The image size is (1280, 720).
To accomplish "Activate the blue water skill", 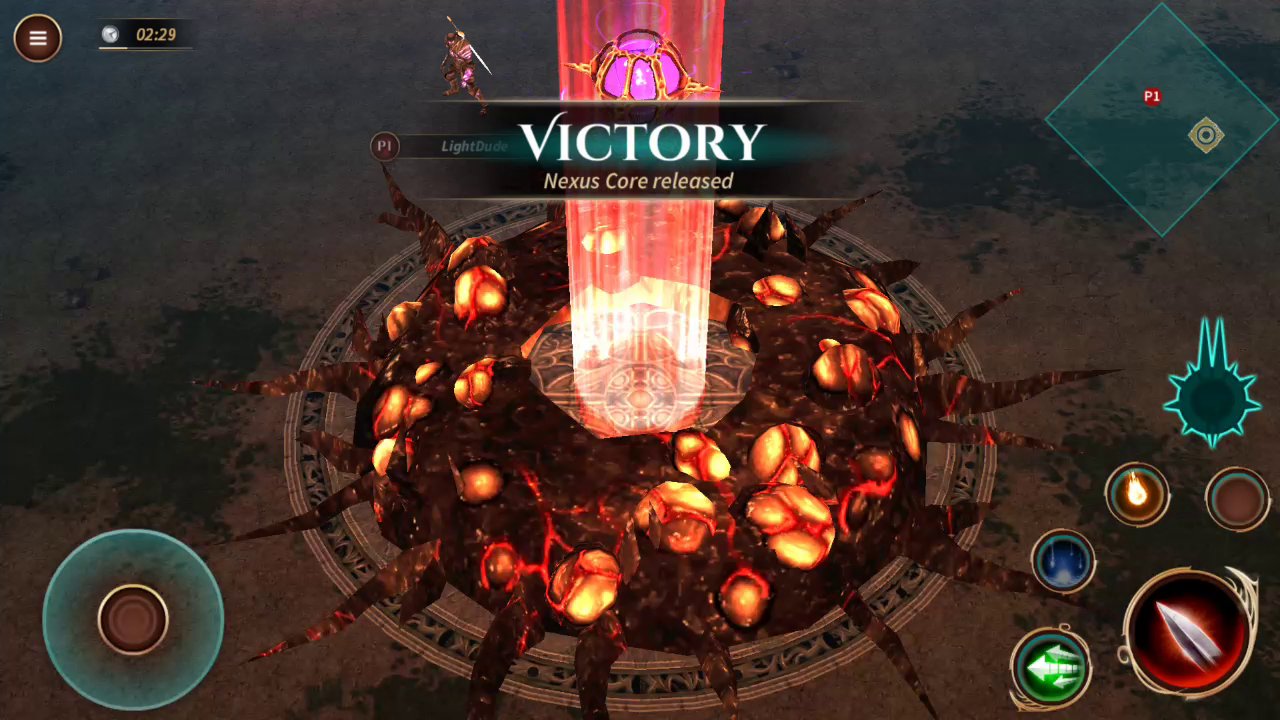I will coord(1063,561).
